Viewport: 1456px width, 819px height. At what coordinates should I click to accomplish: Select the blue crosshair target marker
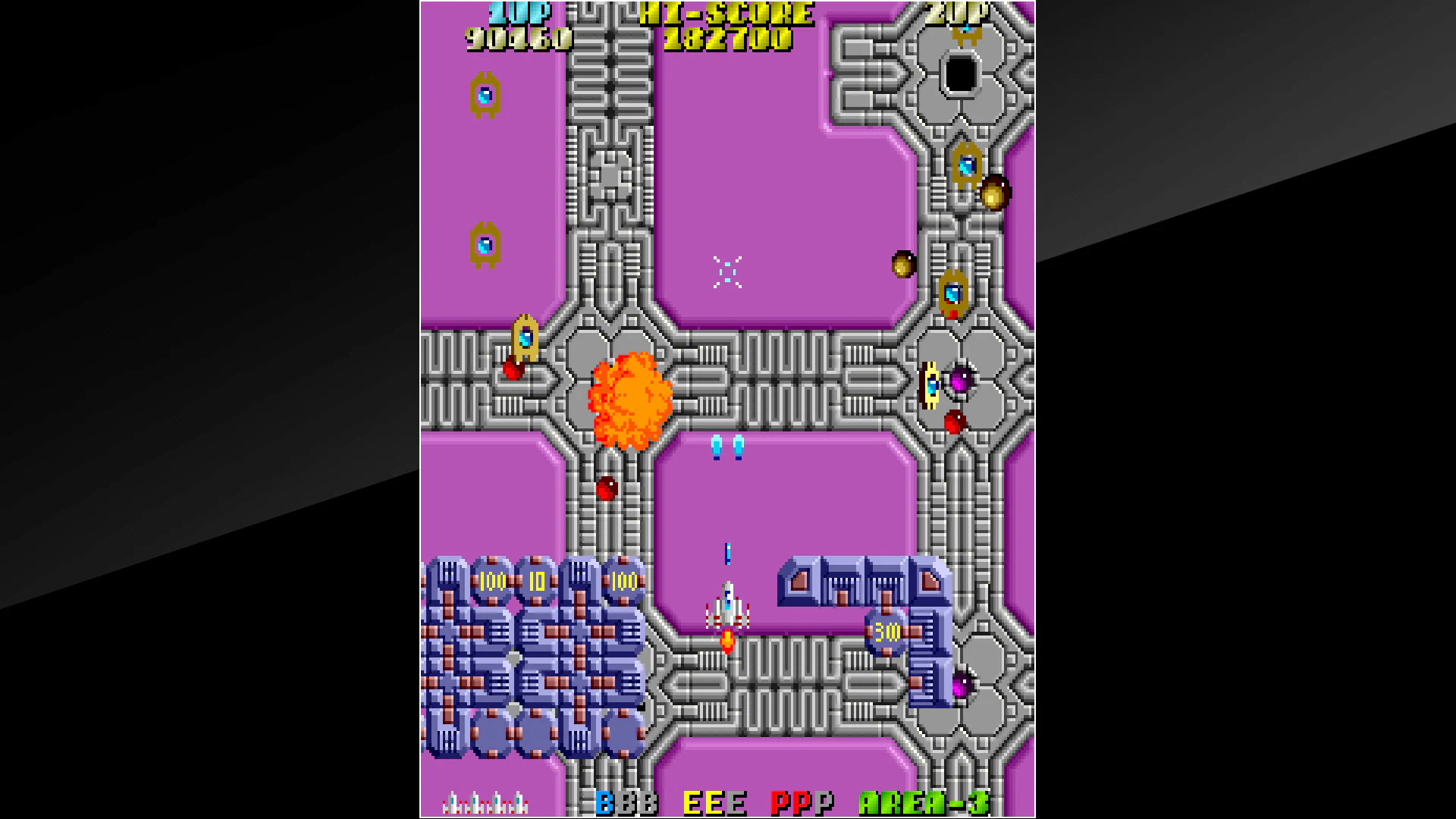pyautogui.click(x=726, y=271)
